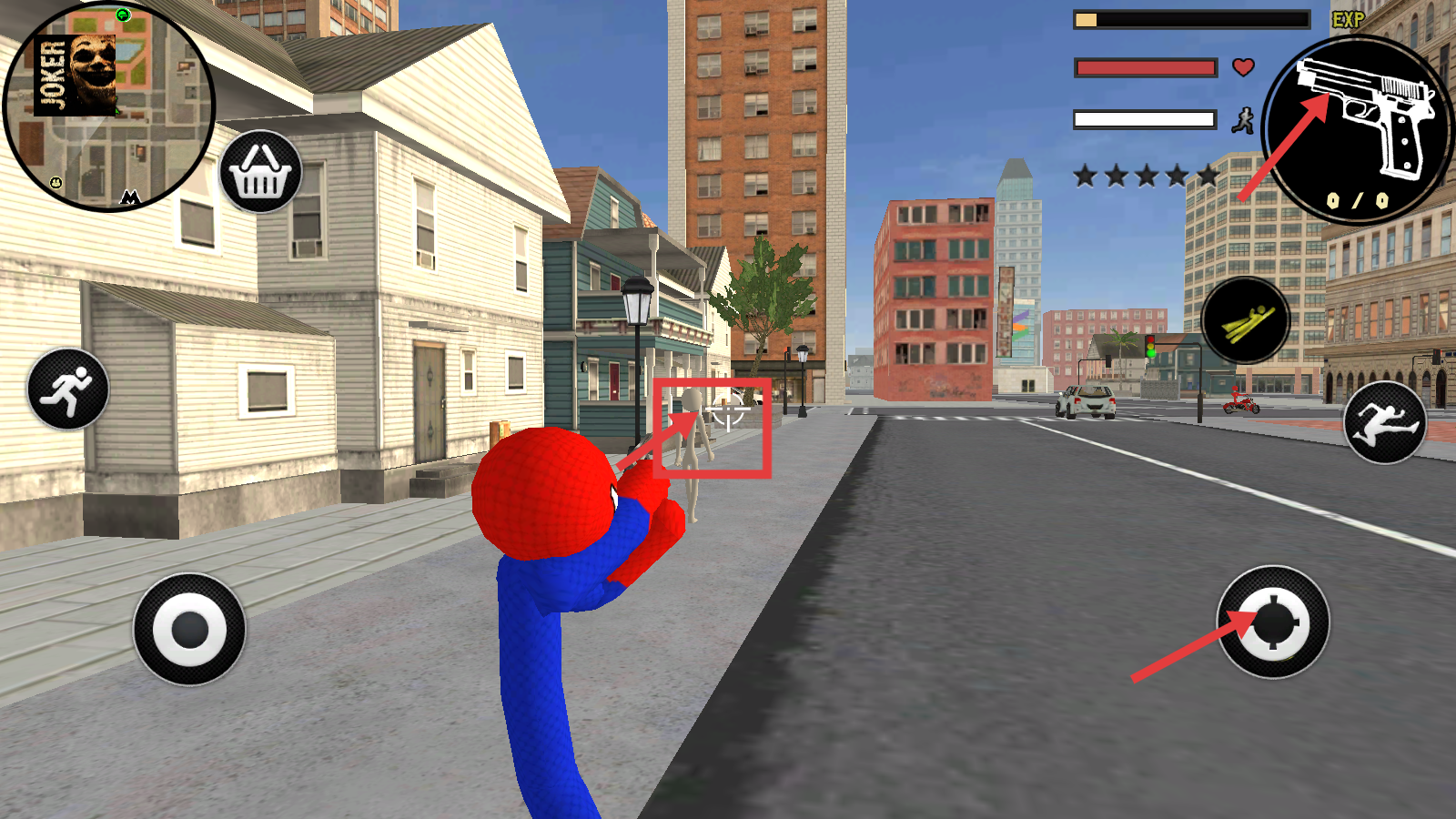Tap the pistol weapon selector
The width and height of the screenshot is (1456, 819).
click(x=1359, y=129)
